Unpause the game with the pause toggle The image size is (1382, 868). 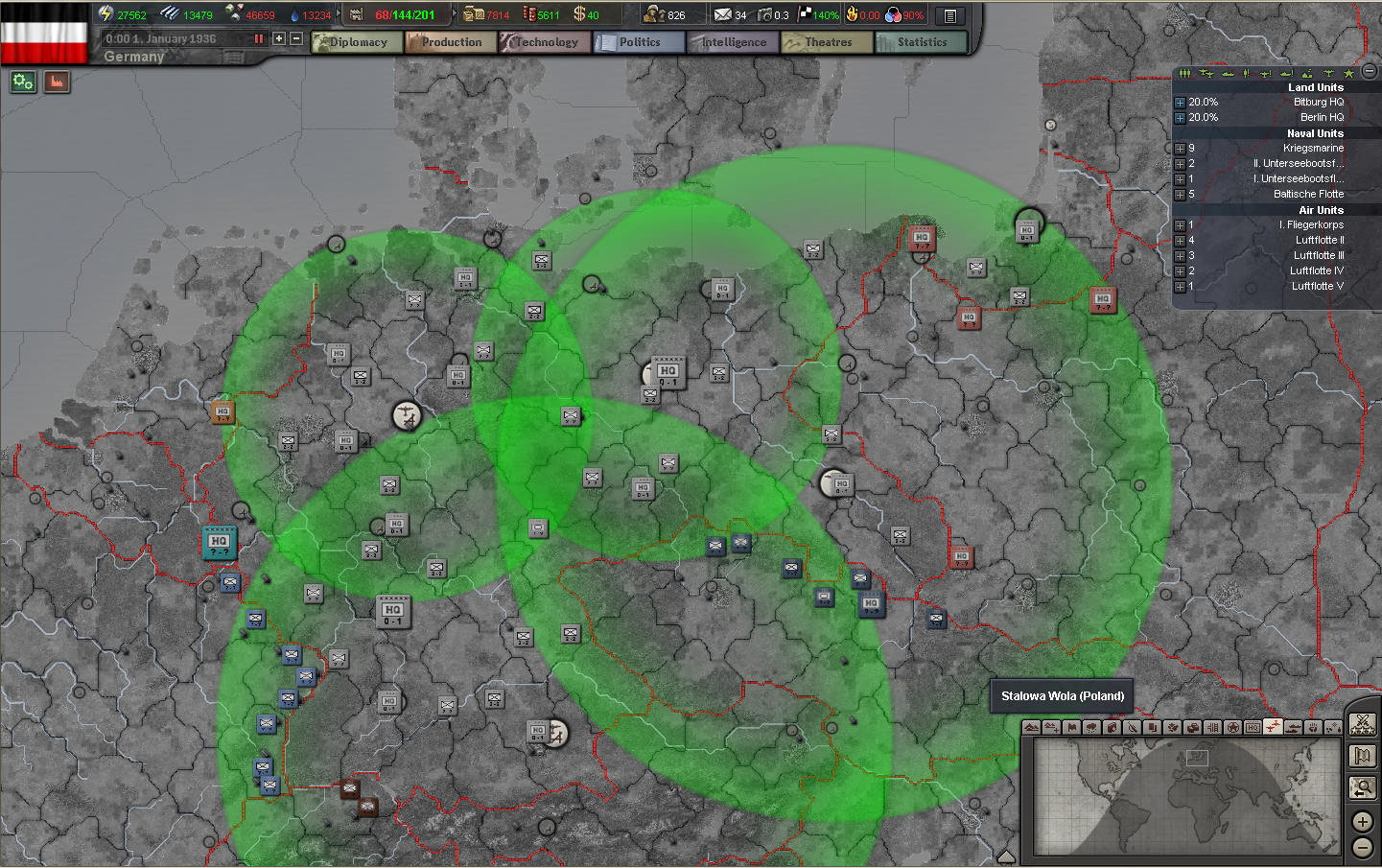pyautogui.click(x=258, y=39)
